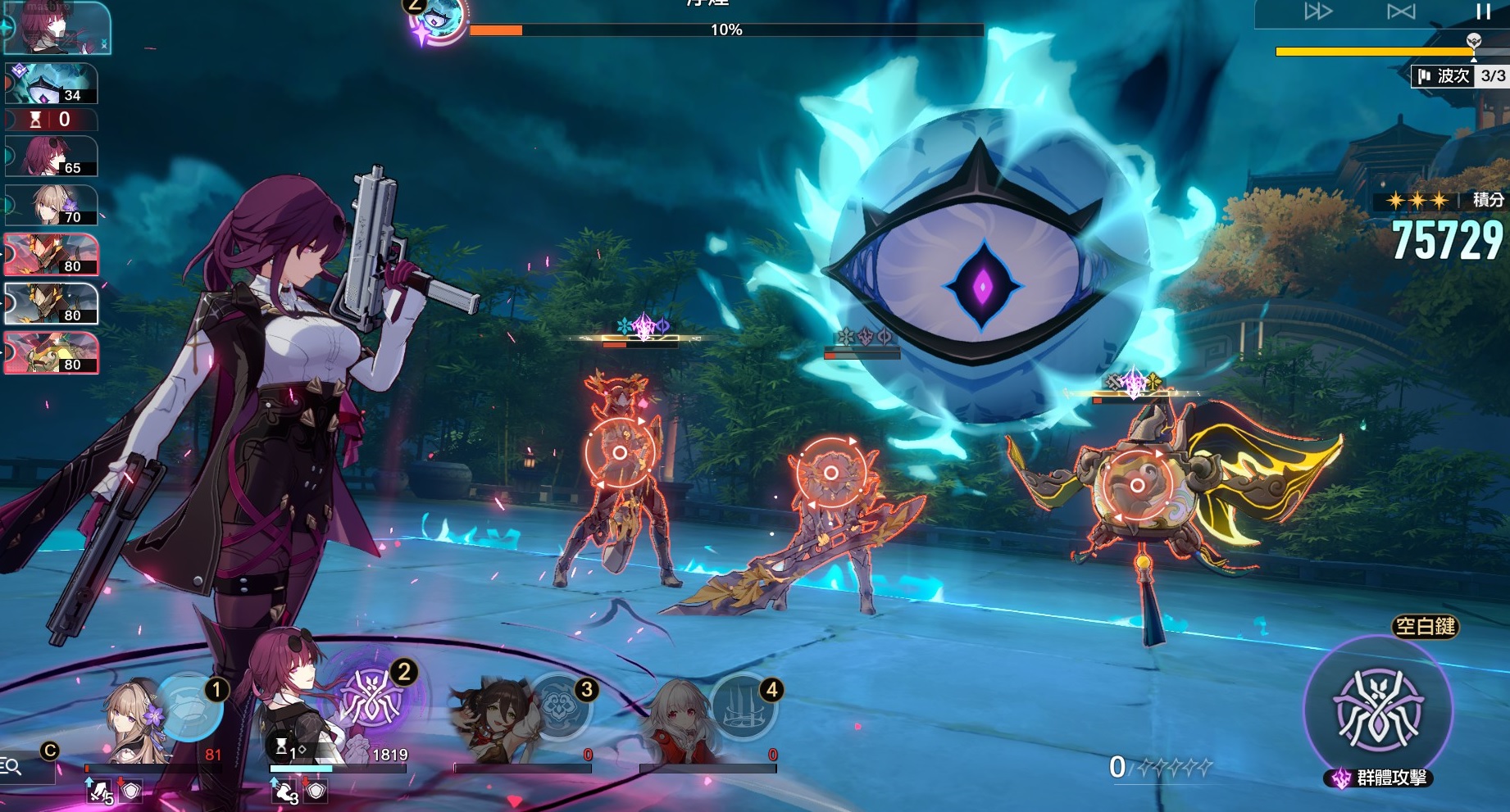Select ultimate icon numbered 4
Viewport: 1510px width, 812px height.
point(743,705)
